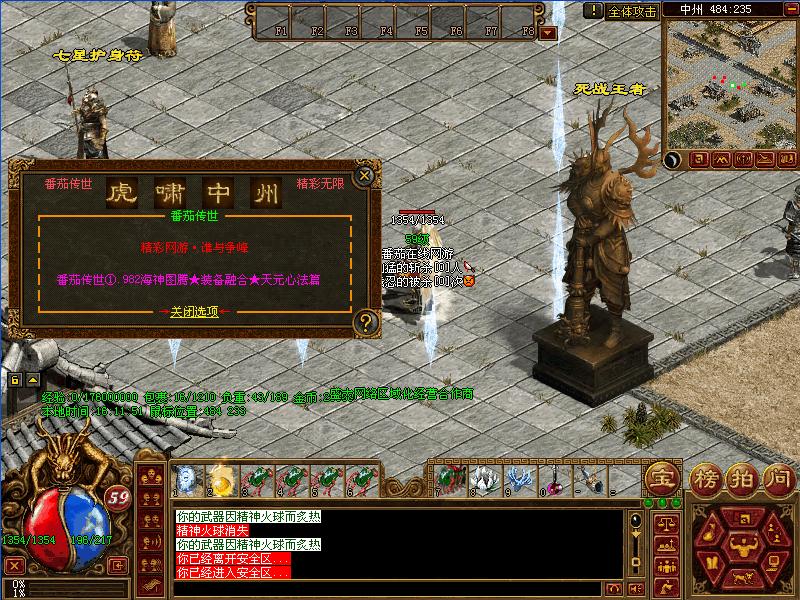800x600 pixels.
Task: Open the 问 help button
Action: [776, 477]
